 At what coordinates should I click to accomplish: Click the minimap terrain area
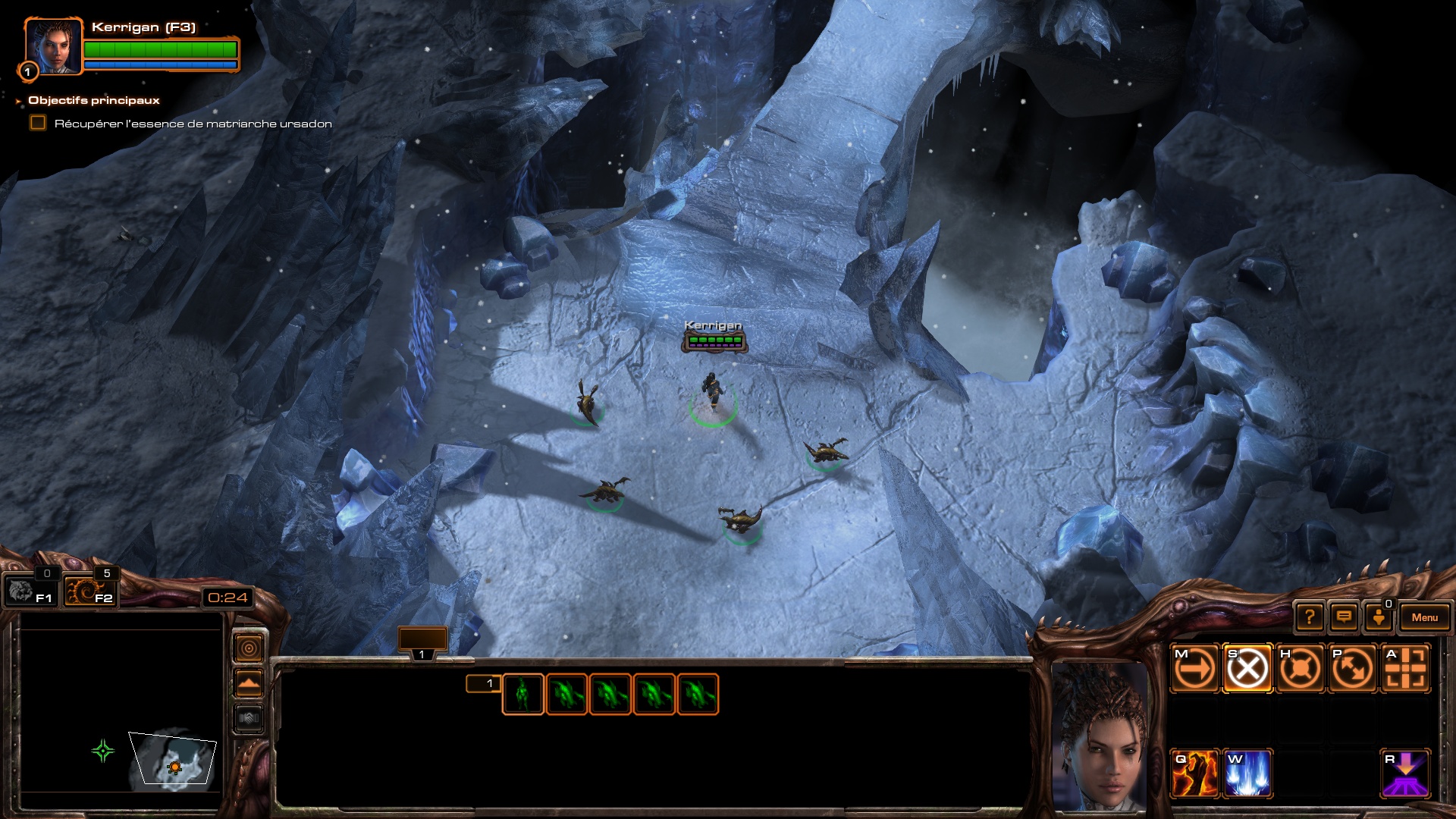[173, 758]
